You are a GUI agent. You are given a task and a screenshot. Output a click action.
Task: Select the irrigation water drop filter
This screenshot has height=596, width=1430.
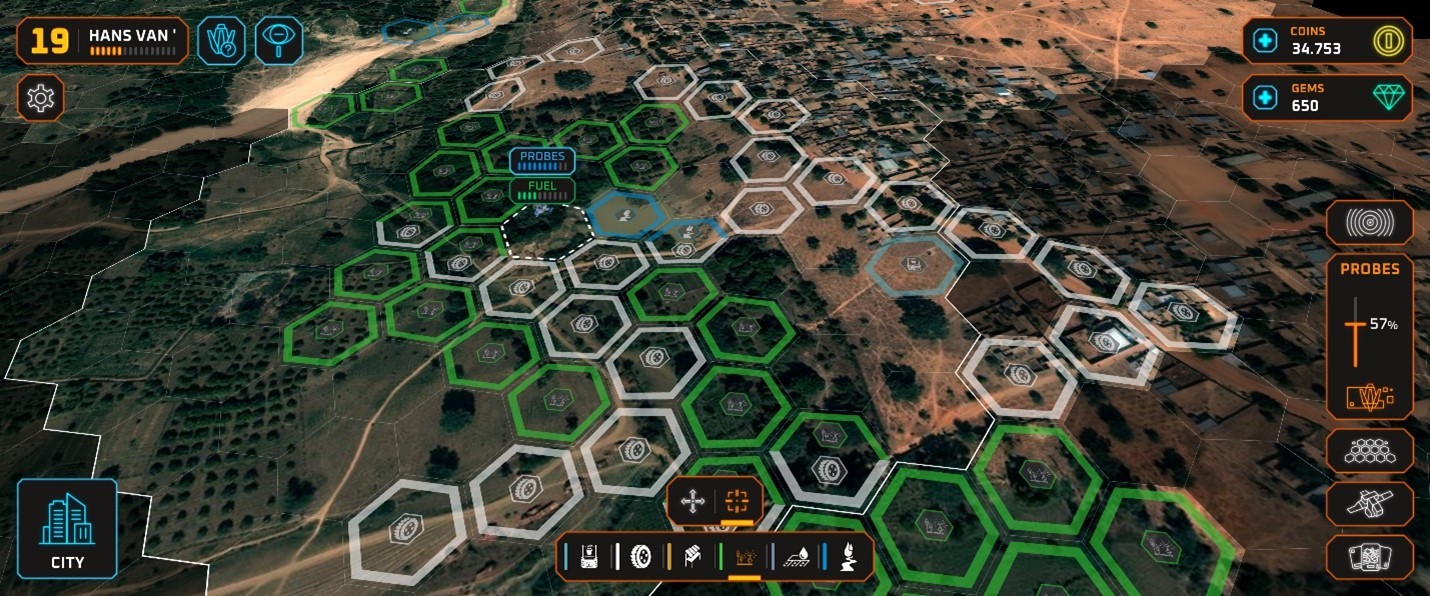pyautogui.click(x=796, y=557)
